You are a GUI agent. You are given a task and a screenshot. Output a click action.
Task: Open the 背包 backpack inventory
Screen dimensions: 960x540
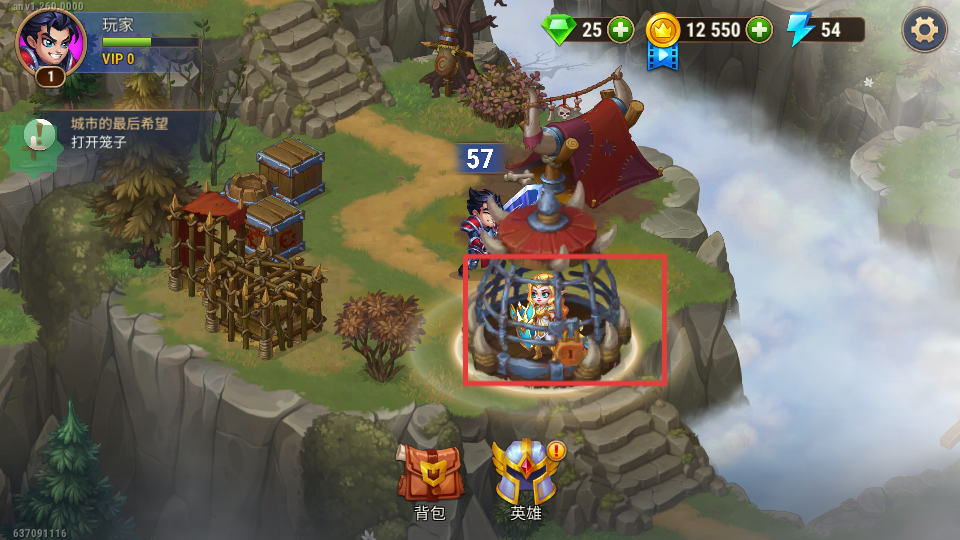(x=430, y=476)
